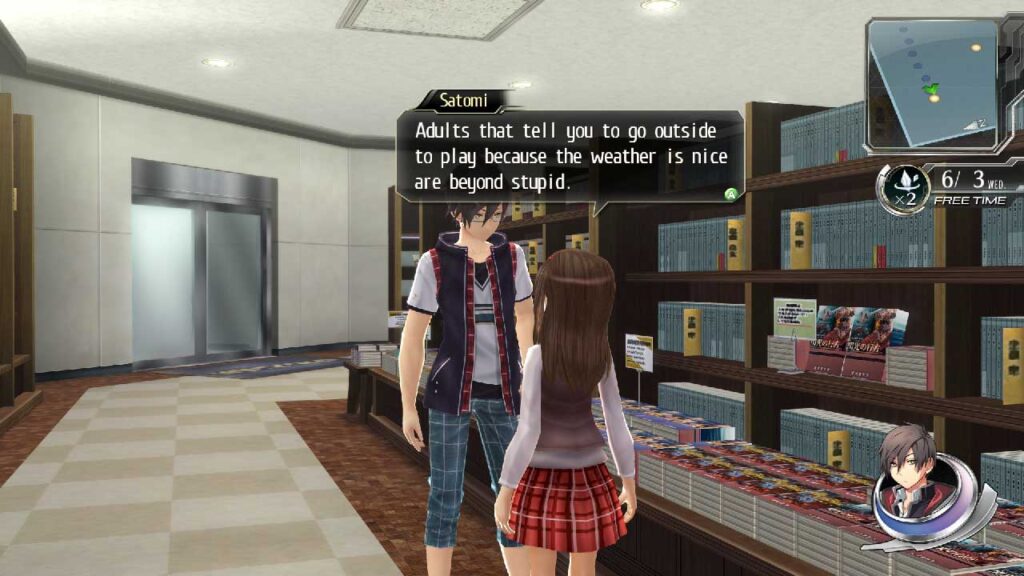Select the green player arrow on minimap

tap(934, 90)
